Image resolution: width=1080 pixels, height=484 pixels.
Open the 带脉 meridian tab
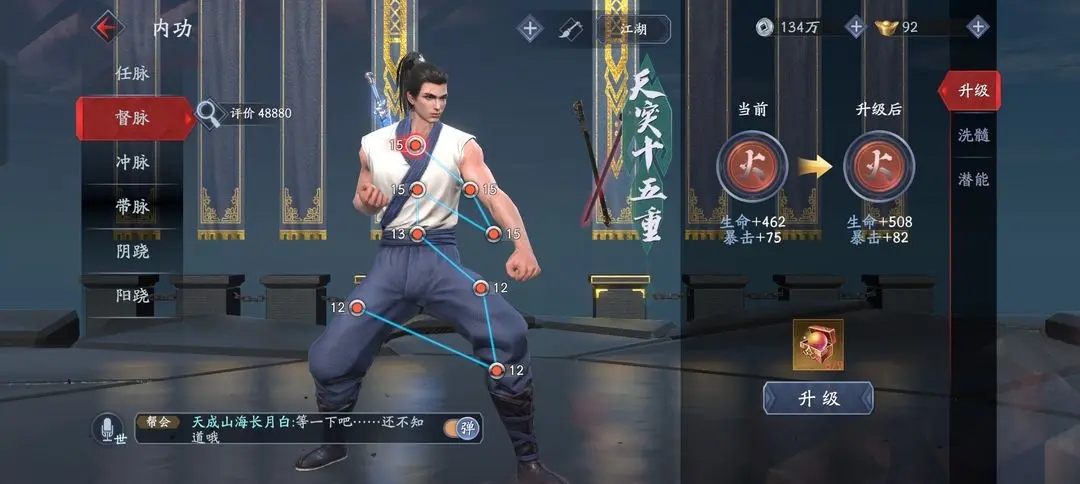point(132,207)
